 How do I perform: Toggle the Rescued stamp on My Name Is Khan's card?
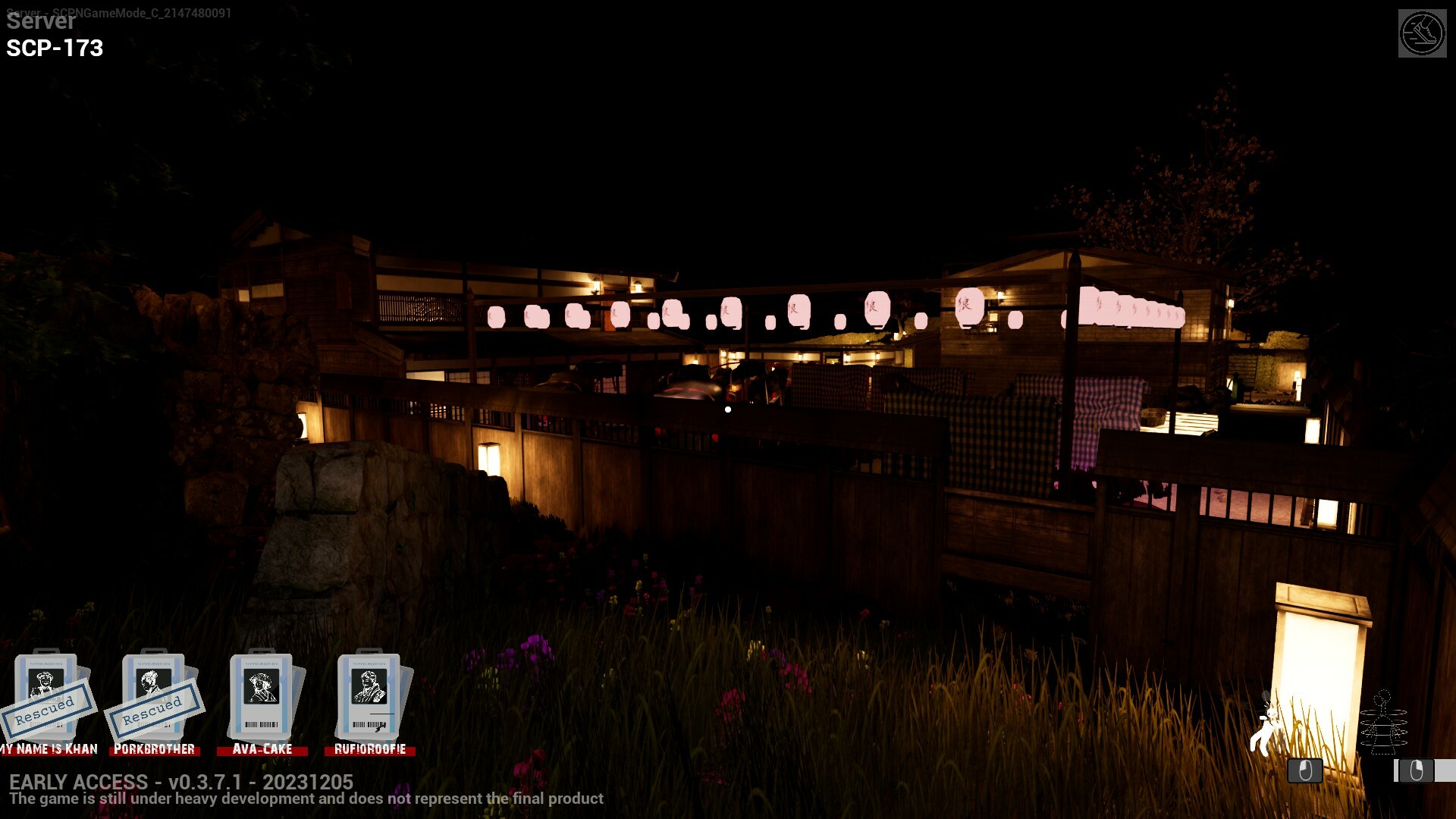pyautogui.click(x=47, y=710)
